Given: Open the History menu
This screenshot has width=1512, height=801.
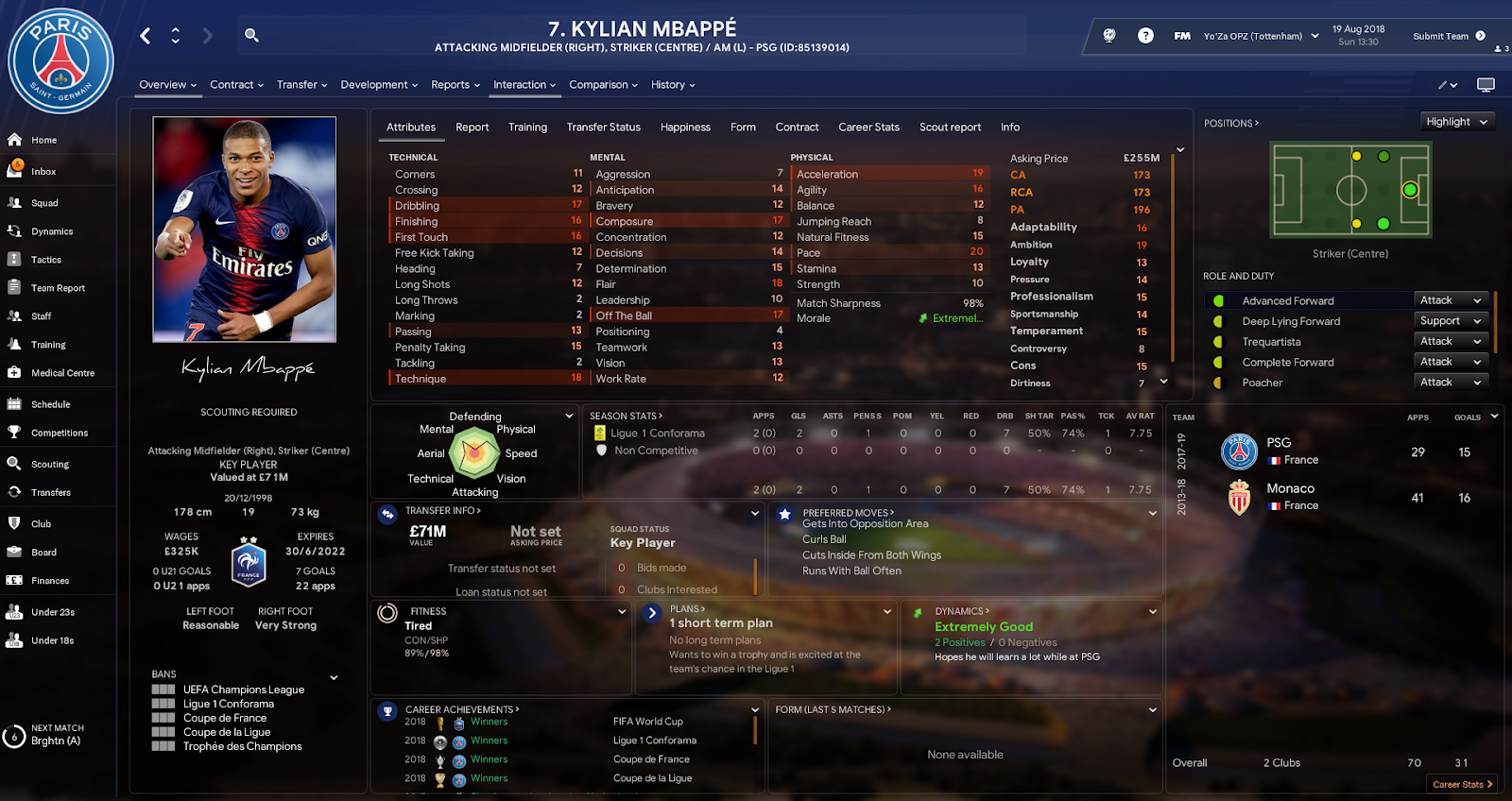Looking at the screenshot, I should click(671, 85).
